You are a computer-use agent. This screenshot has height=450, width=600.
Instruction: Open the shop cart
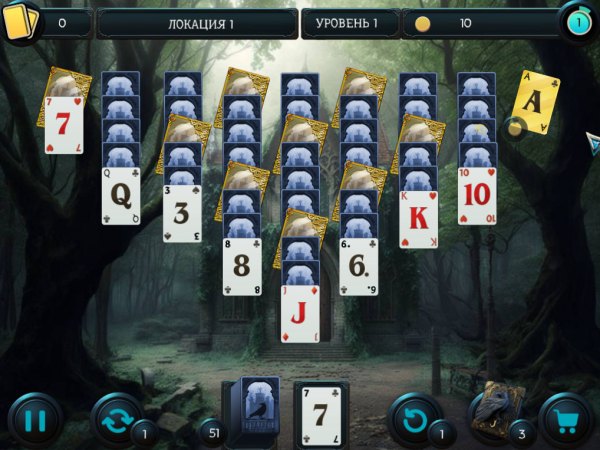coord(566,419)
